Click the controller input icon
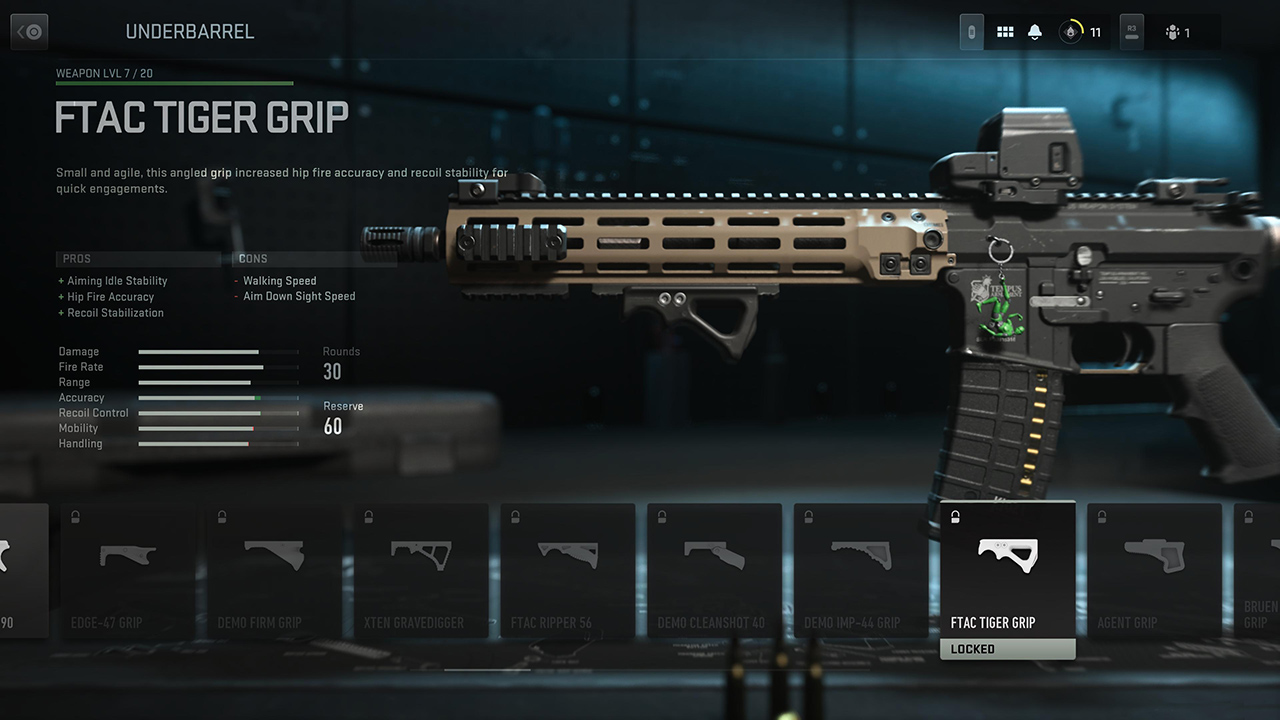Screen dimensions: 1280x720 (x=970, y=31)
